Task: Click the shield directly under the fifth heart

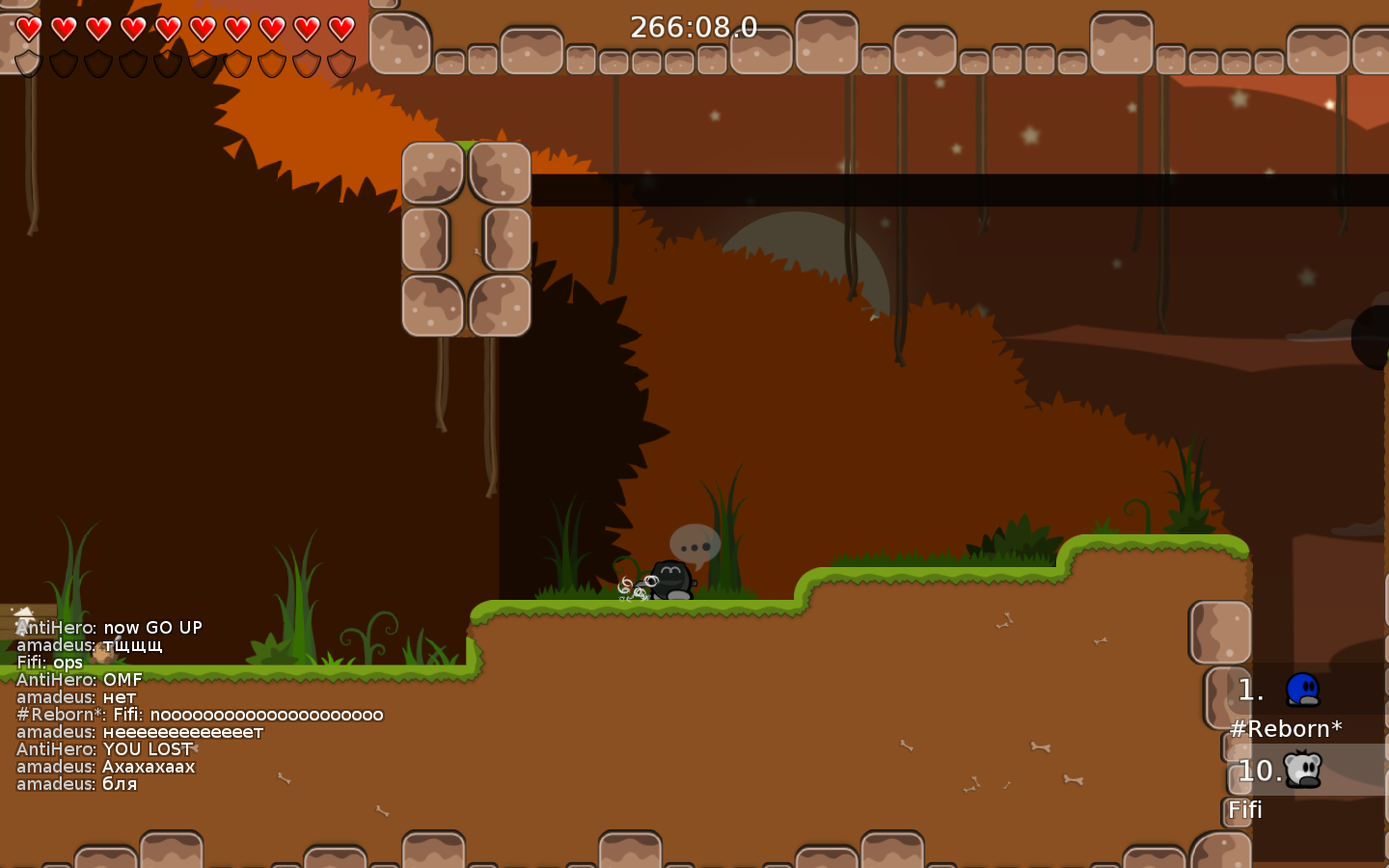Action: [x=169, y=65]
